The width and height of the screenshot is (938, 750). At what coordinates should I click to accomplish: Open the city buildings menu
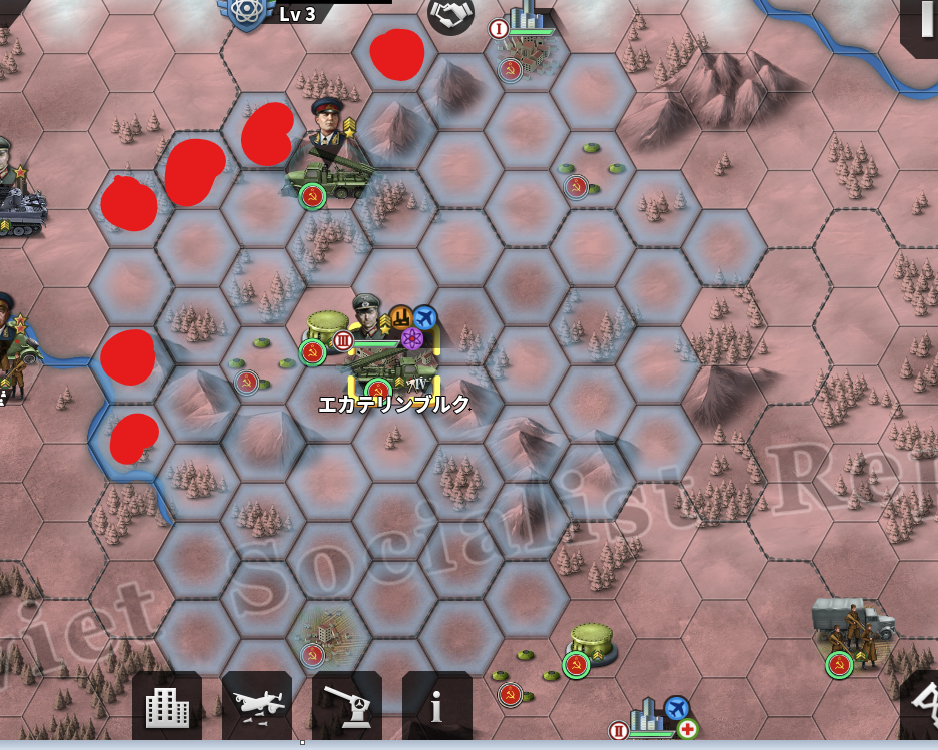pyautogui.click(x=167, y=707)
